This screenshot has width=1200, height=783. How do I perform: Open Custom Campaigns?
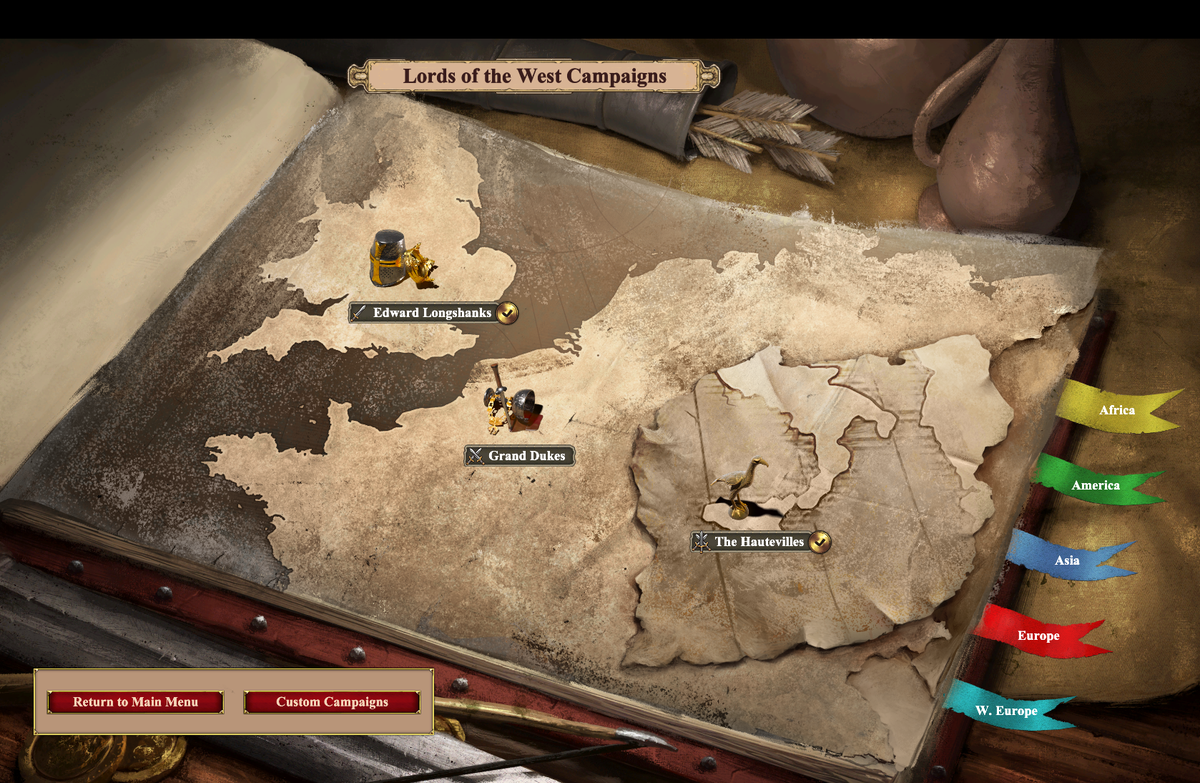tap(332, 702)
